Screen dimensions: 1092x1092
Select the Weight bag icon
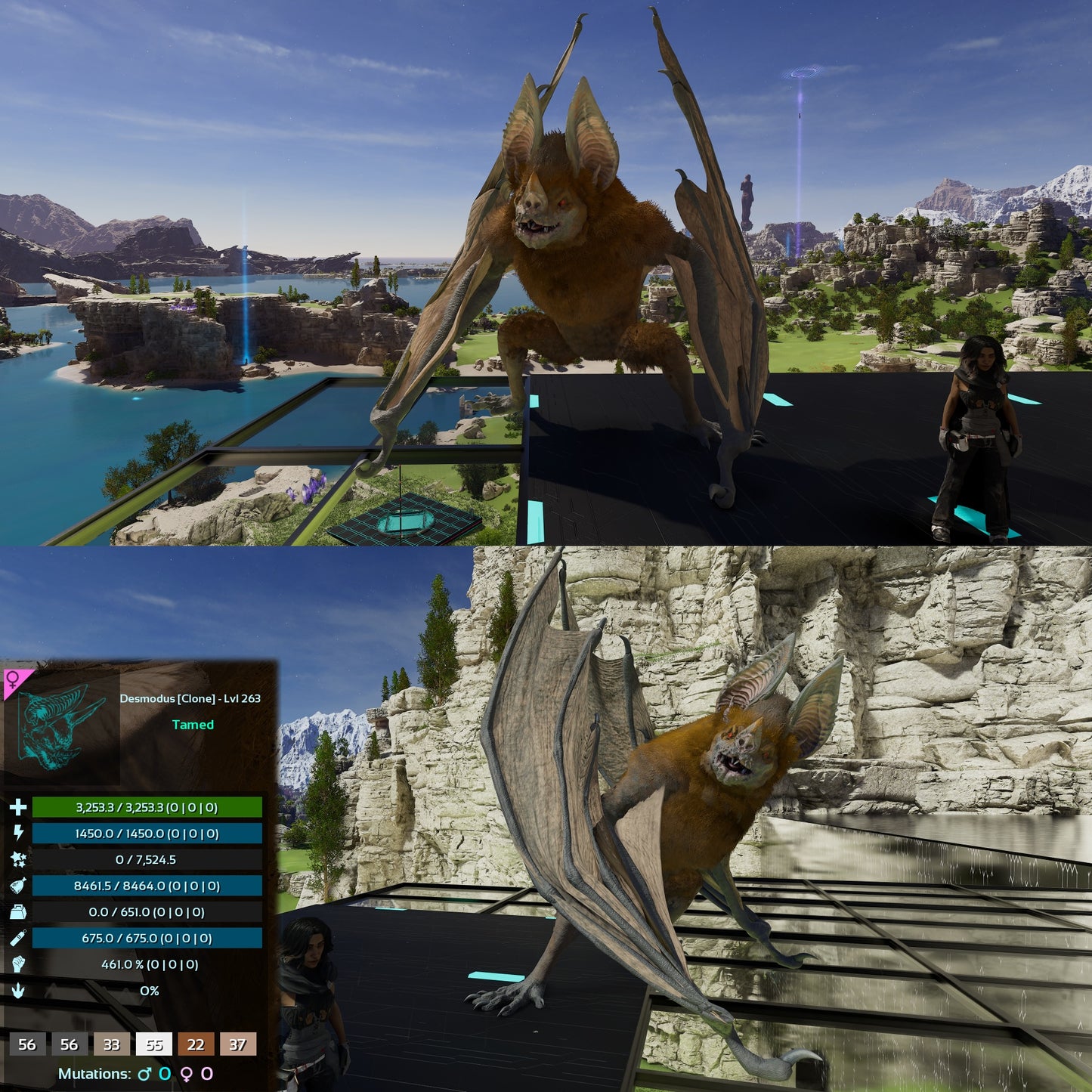(x=19, y=911)
